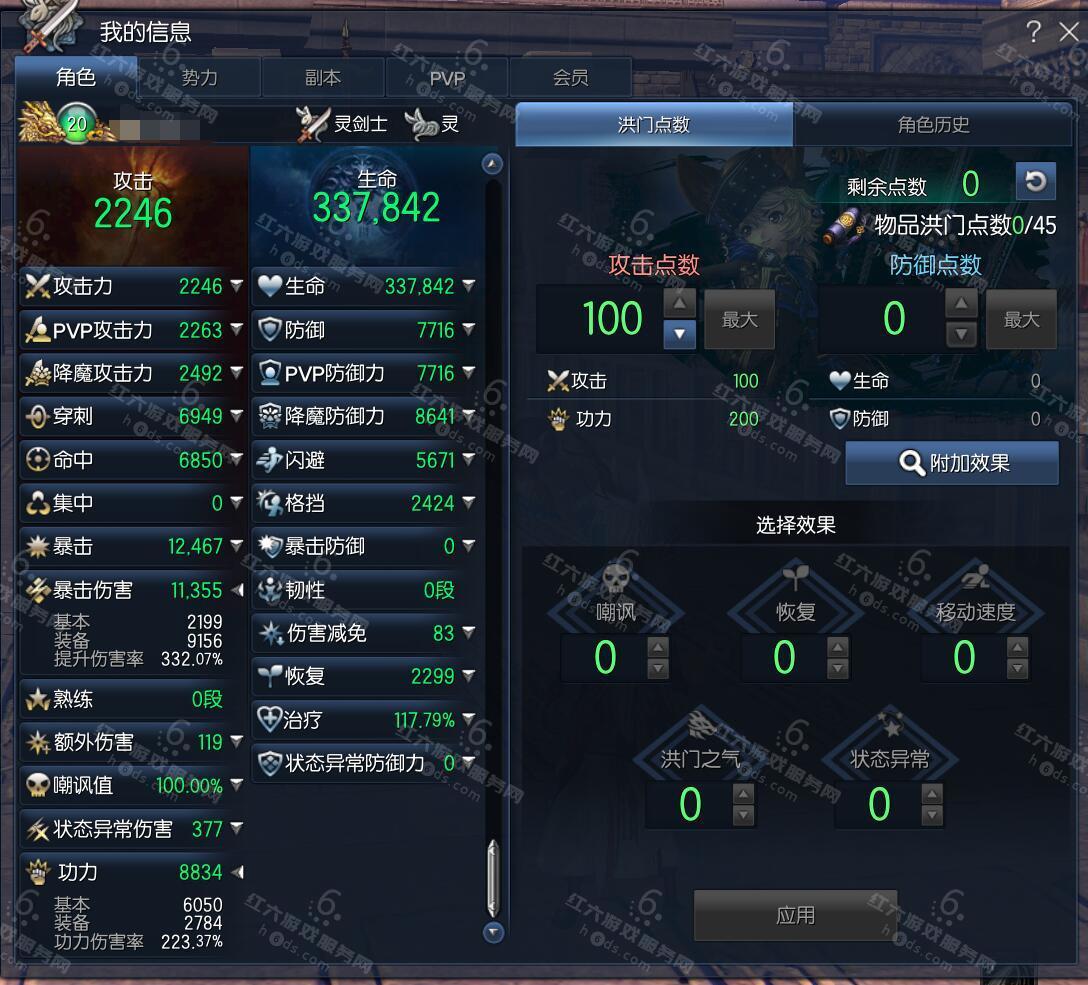Image resolution: width=1088 pixels, height=985 pixels.
Task: Close the 我的信息 window
Action: click(1068, 32)
